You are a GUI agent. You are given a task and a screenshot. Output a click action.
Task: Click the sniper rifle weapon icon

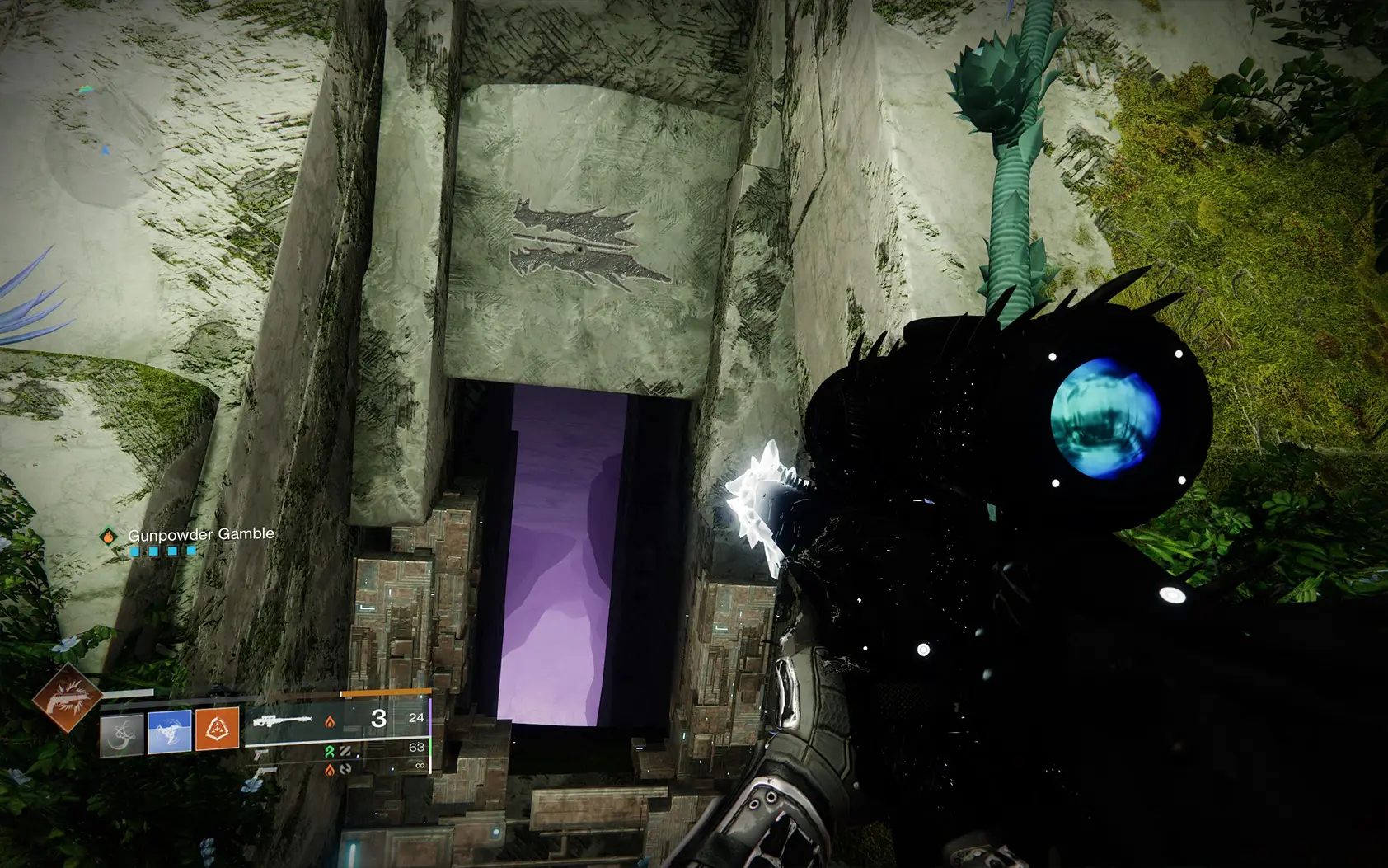[282, 720]
